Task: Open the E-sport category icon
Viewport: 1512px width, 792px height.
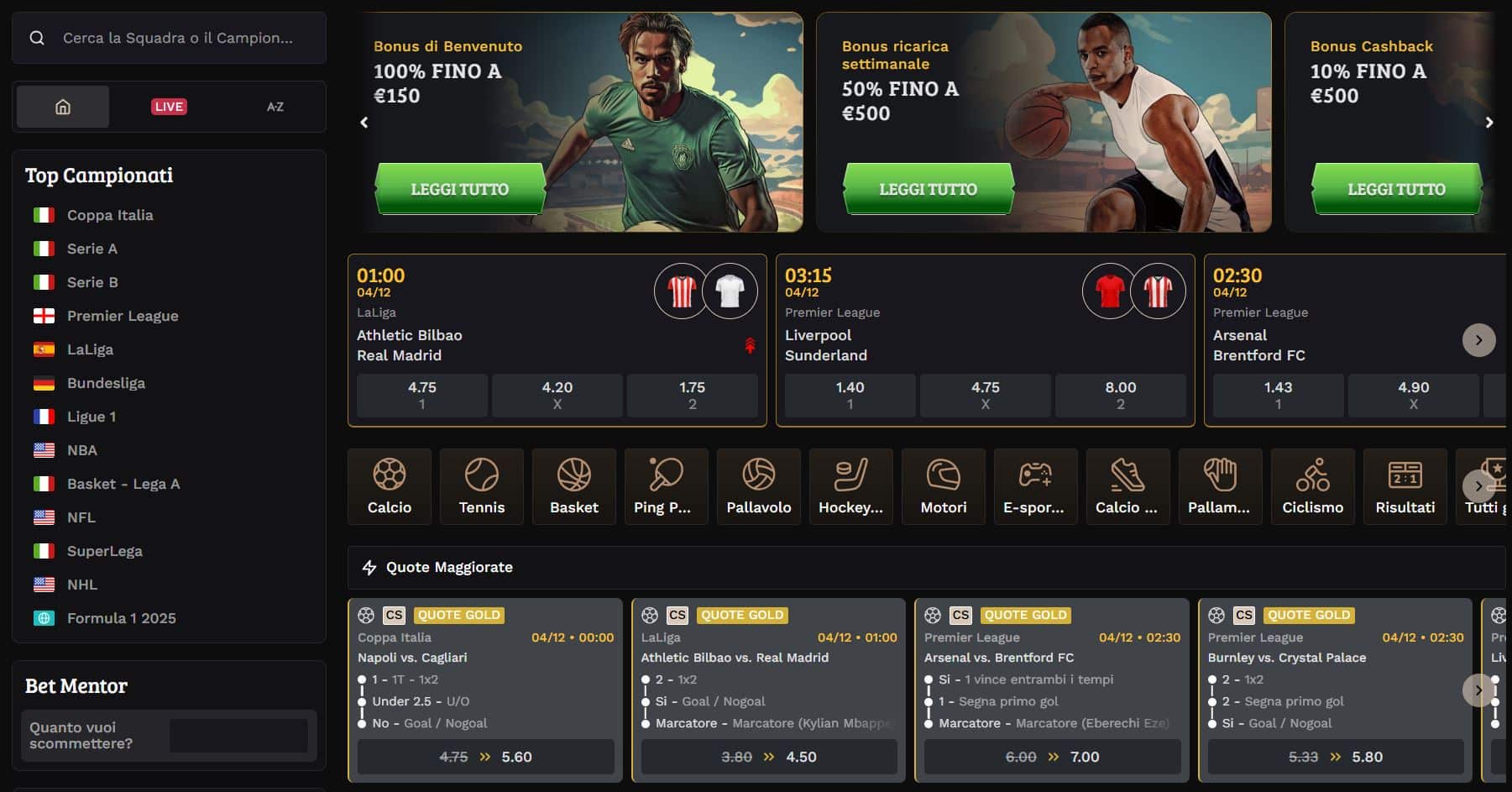Action: [x=1035, y=485]
